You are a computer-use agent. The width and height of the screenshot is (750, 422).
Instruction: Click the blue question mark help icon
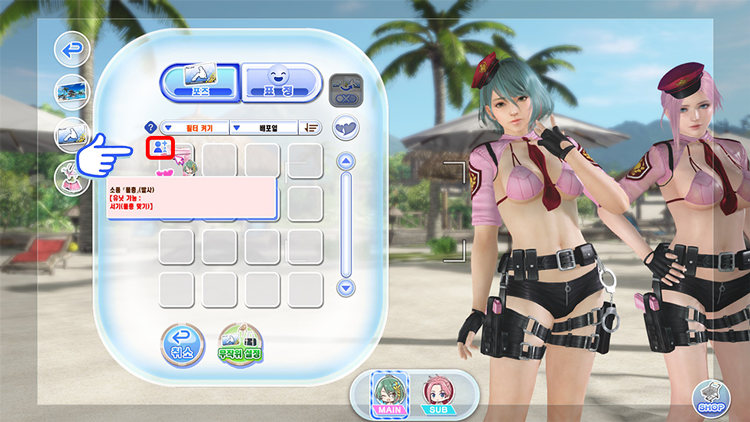(151, 128)
